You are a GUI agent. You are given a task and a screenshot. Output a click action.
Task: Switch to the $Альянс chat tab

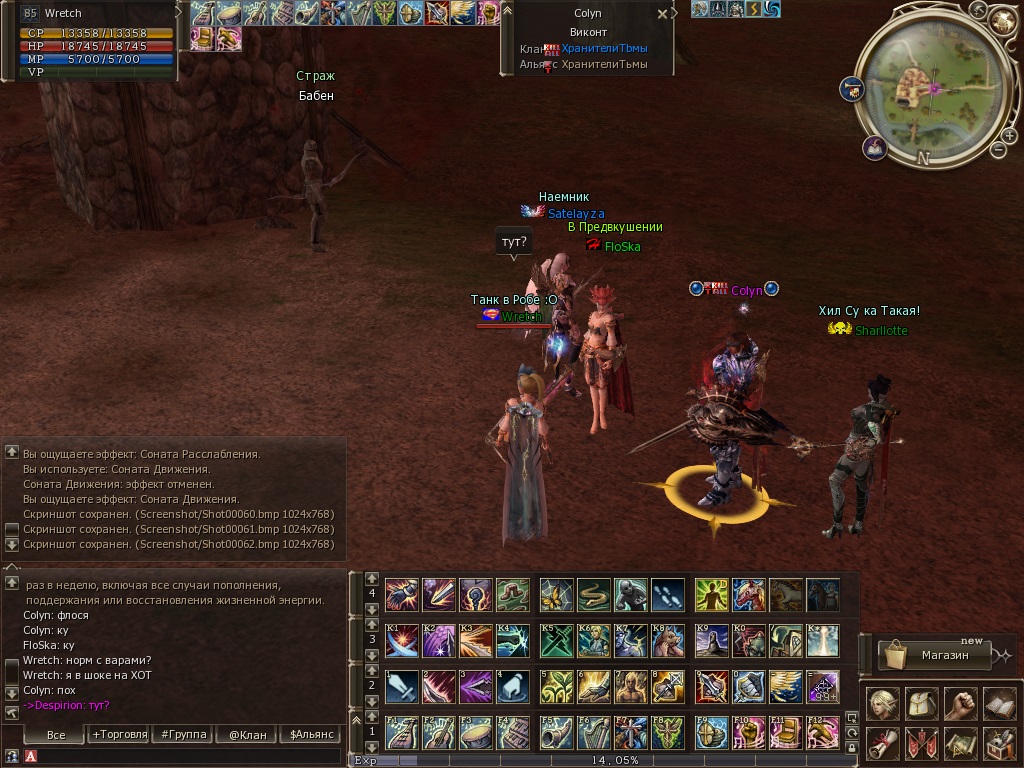[311, 734]
